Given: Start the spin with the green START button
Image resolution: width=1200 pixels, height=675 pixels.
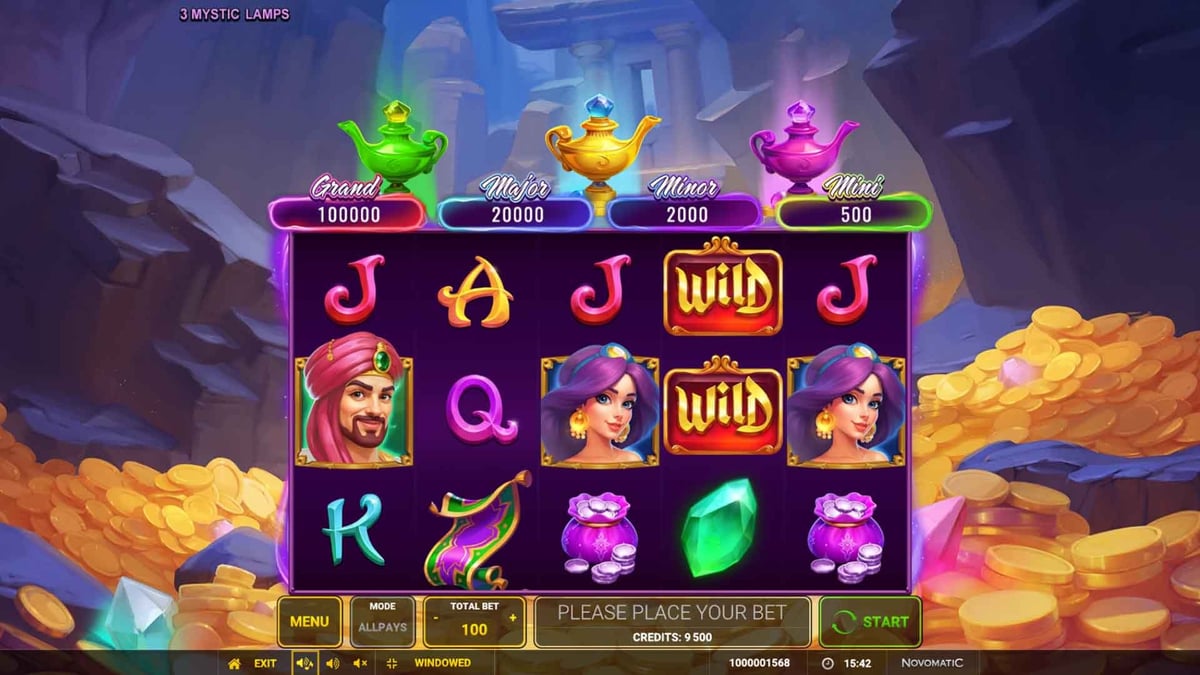Looking at the screenshot, I should click(870, 621).
